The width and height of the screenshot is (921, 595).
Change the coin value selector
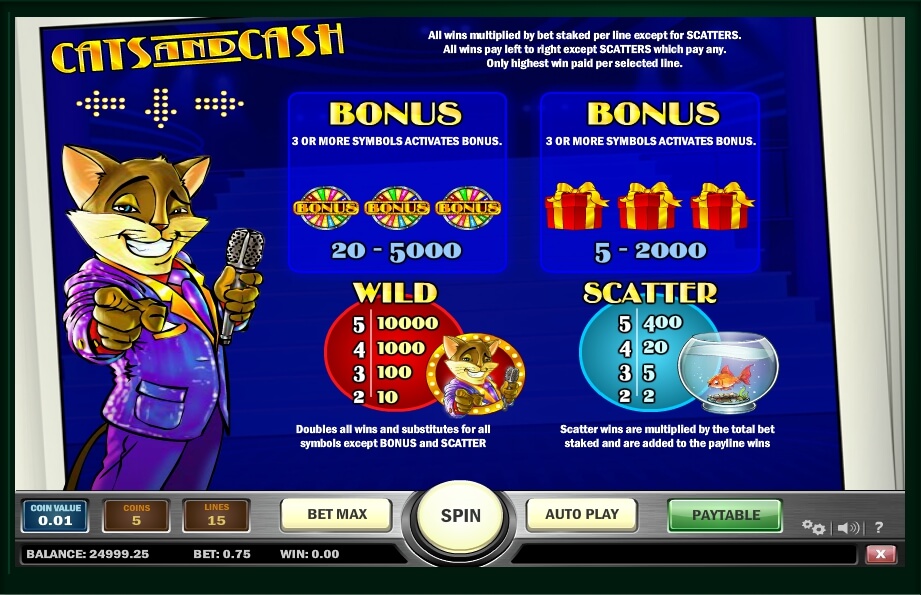coord(56,515)
